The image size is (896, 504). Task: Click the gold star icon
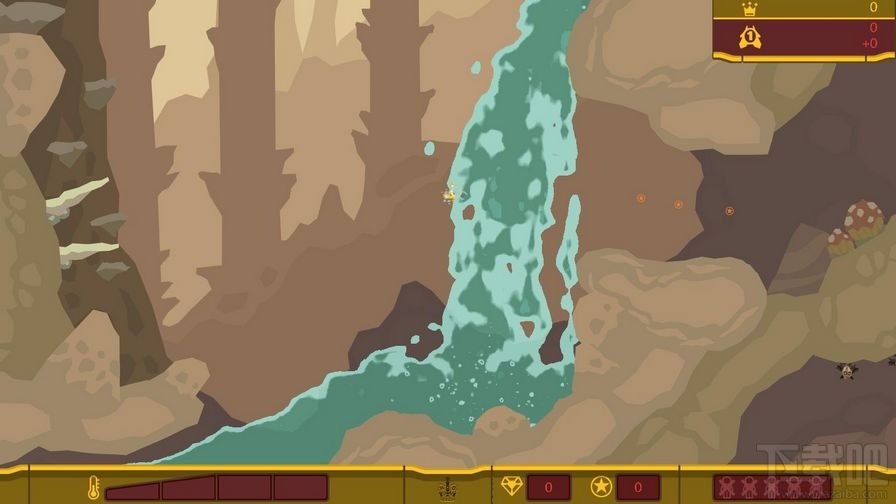click(x=600, y=487)
